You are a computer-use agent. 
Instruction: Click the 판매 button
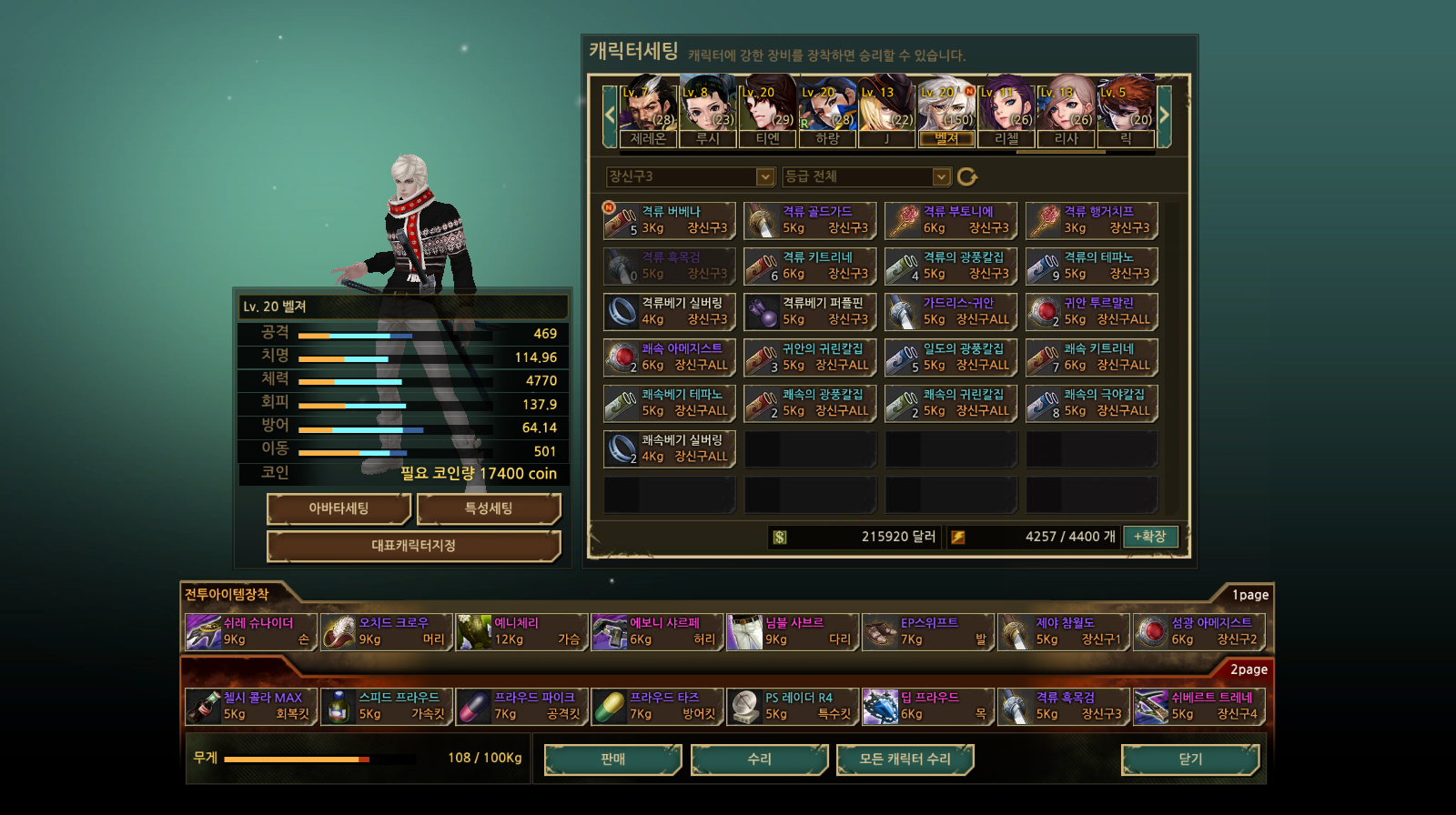612,760
